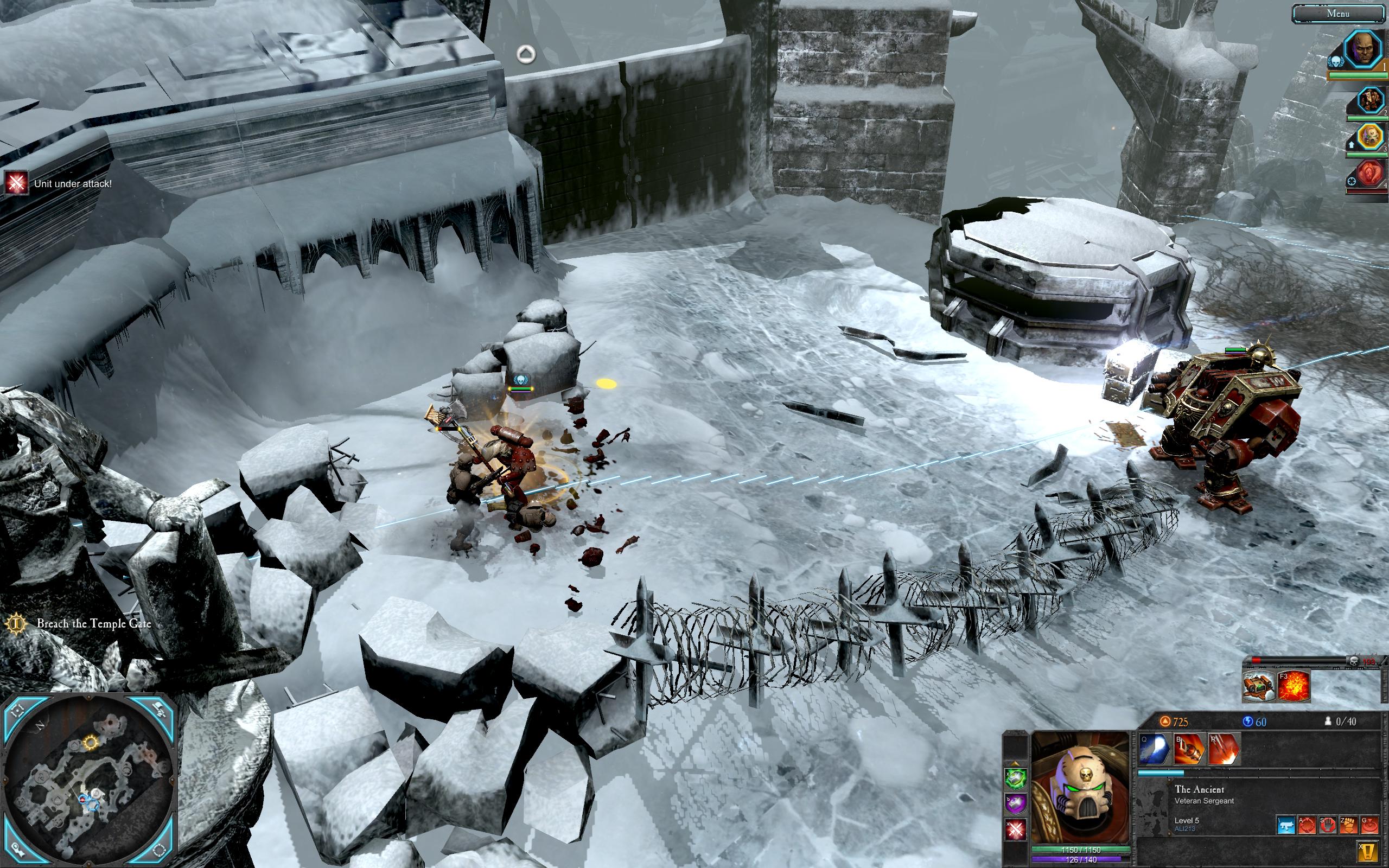Click the yellow exclamation mark button
Viewport: 1389px width, 868px height.
pos(1369,851)
